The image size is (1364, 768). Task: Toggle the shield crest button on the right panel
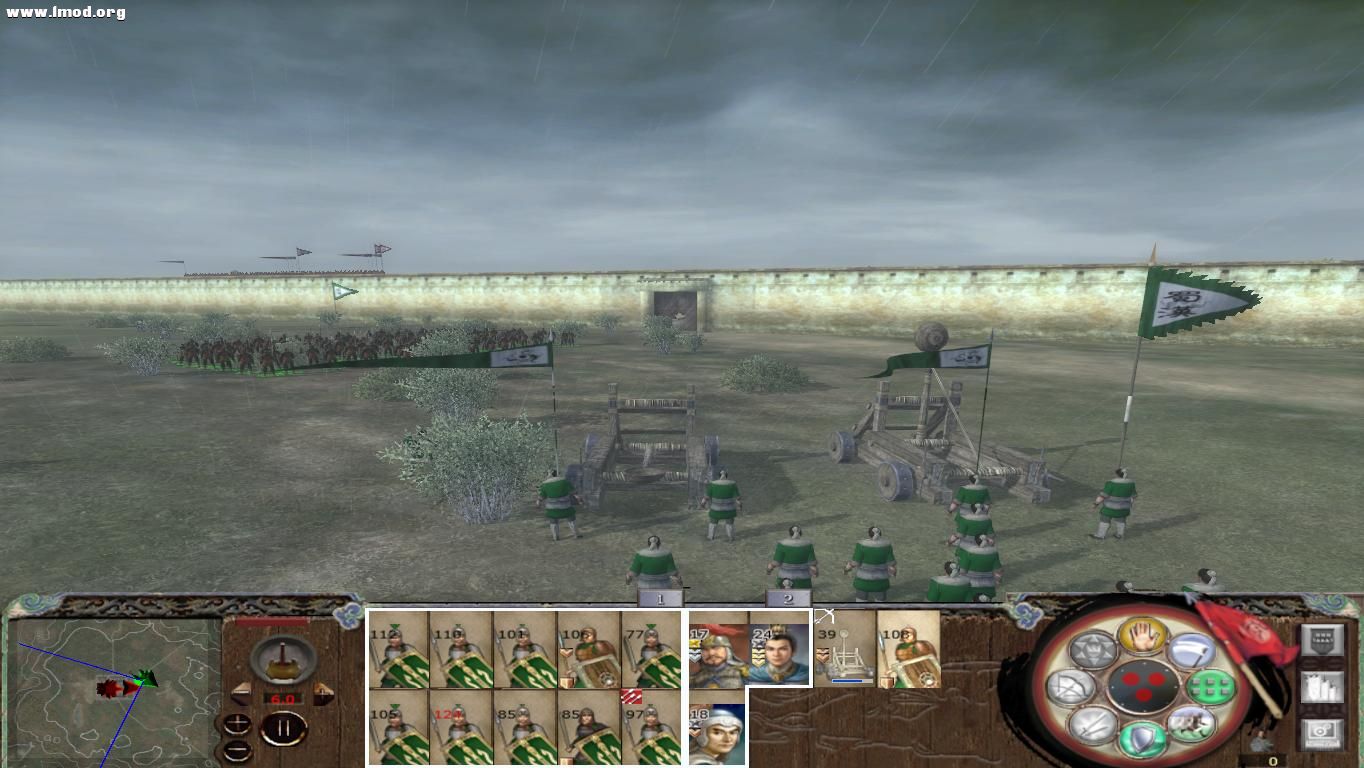click(x=1323, y=640)
